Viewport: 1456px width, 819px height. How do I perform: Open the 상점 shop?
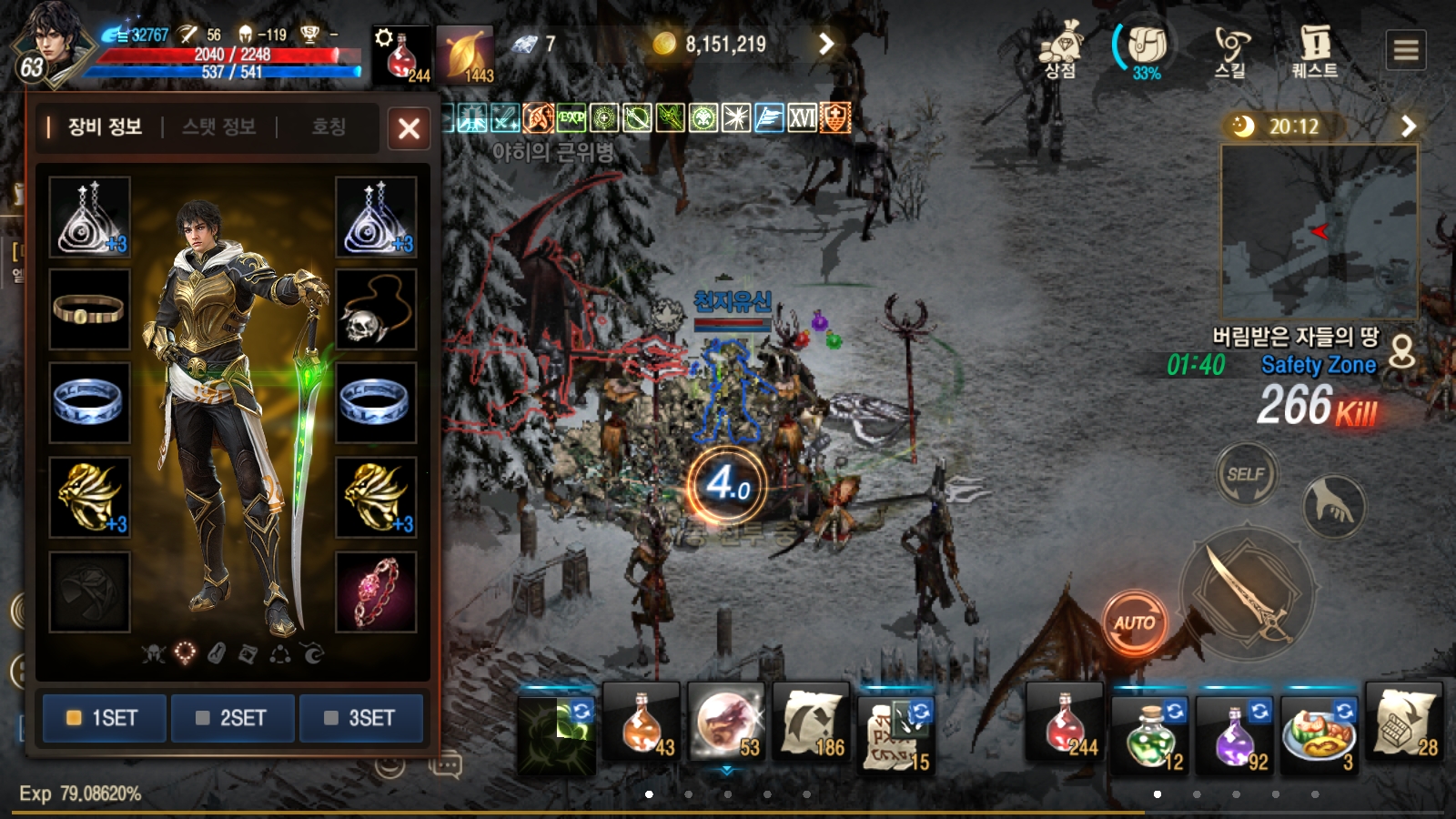[x=1060, y=50]
